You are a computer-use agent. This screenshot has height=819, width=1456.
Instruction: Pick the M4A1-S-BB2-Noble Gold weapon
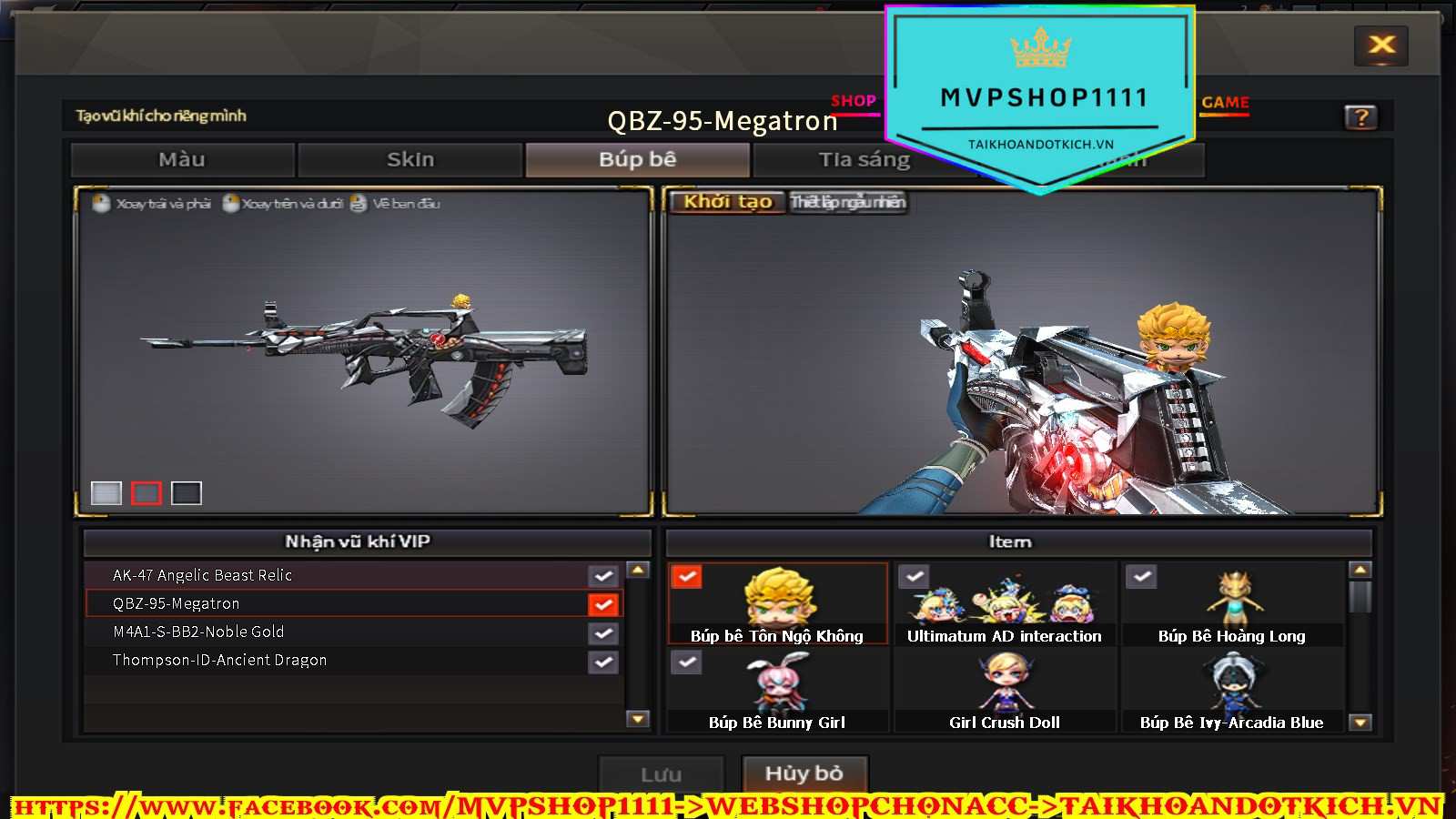(346, 632)
